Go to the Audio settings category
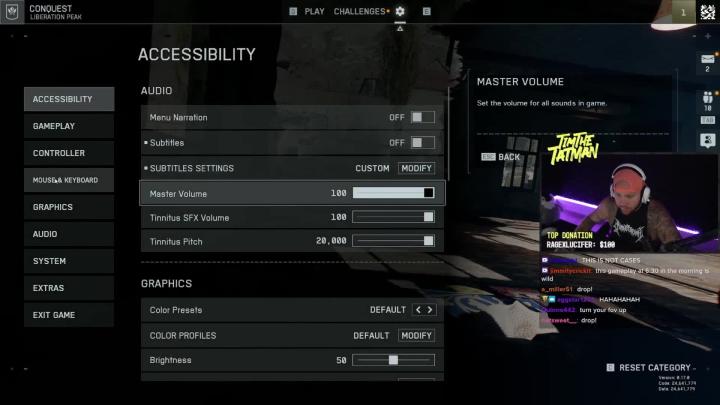 (x=69, y=234)
